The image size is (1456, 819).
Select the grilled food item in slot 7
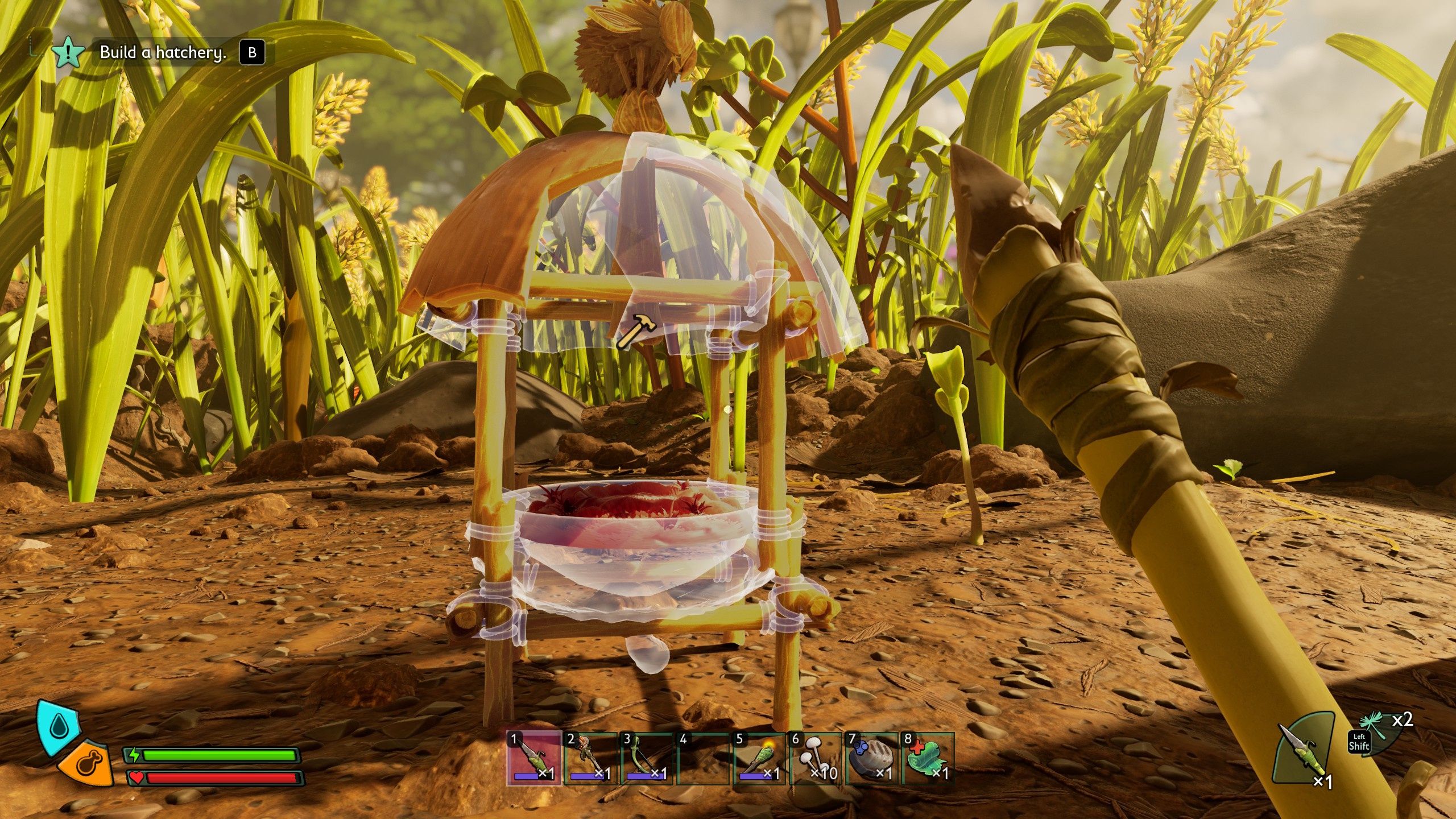(x=871, y=758)
